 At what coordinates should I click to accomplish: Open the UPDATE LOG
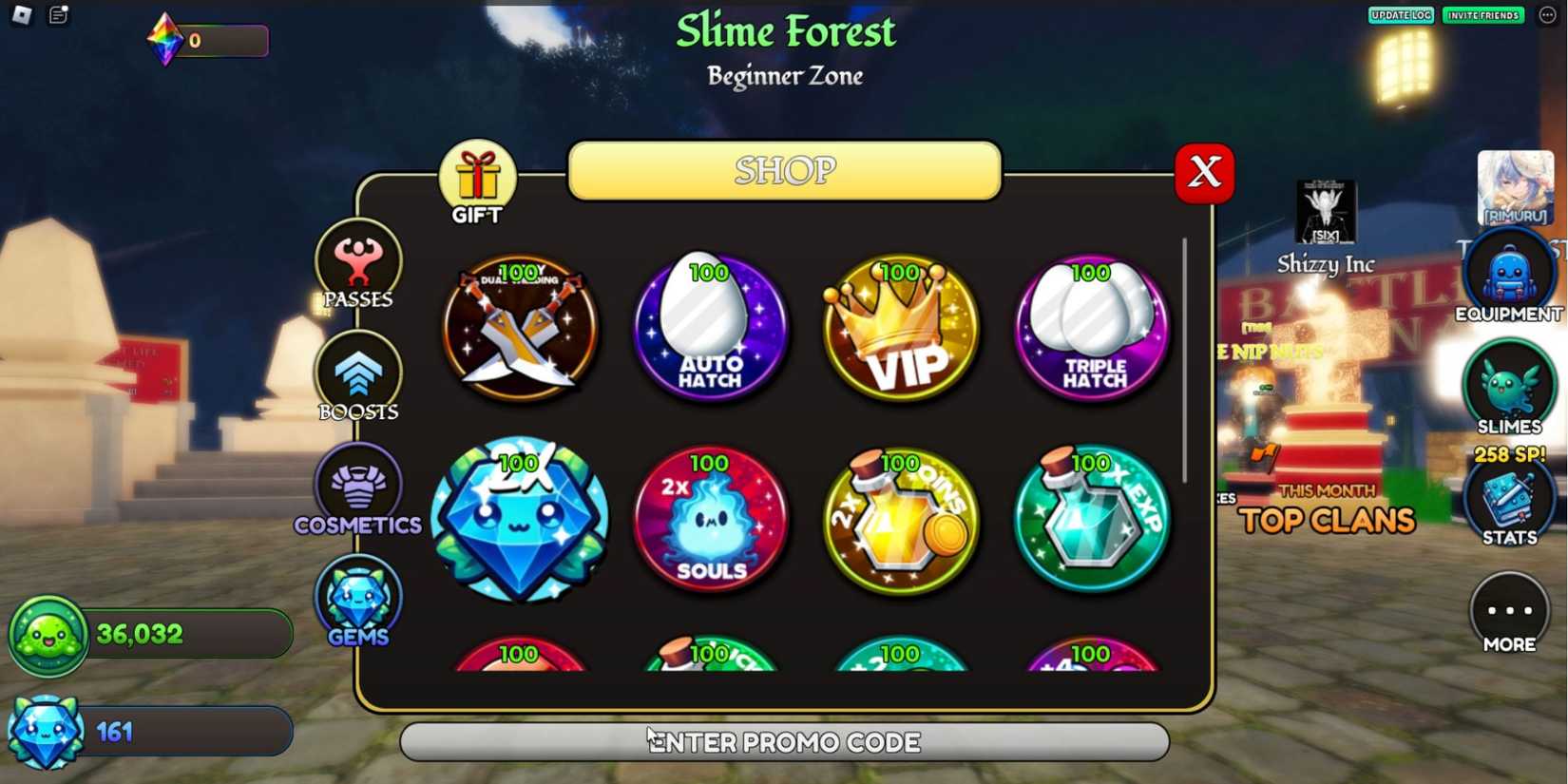1400,15
